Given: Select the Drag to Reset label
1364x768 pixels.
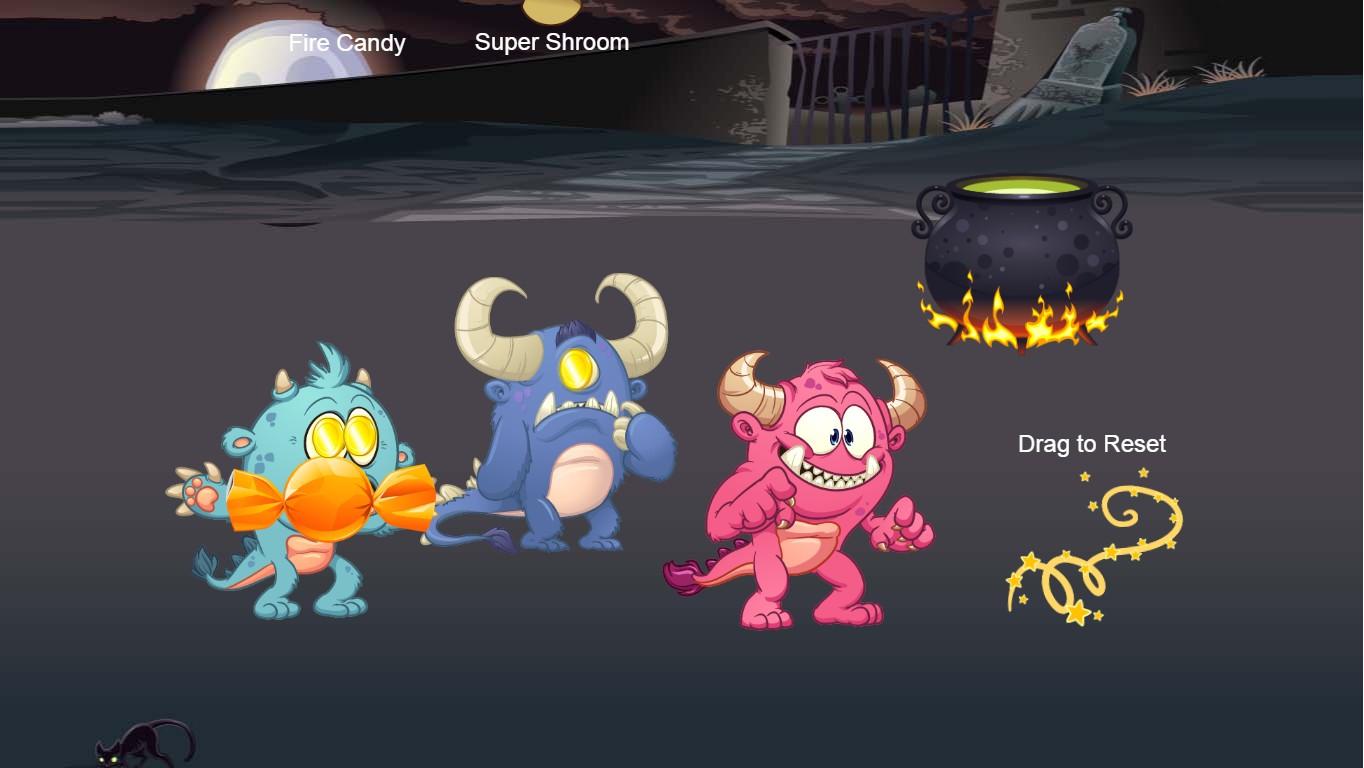Looking at the screenshot, I should [x=1091, y=444].
